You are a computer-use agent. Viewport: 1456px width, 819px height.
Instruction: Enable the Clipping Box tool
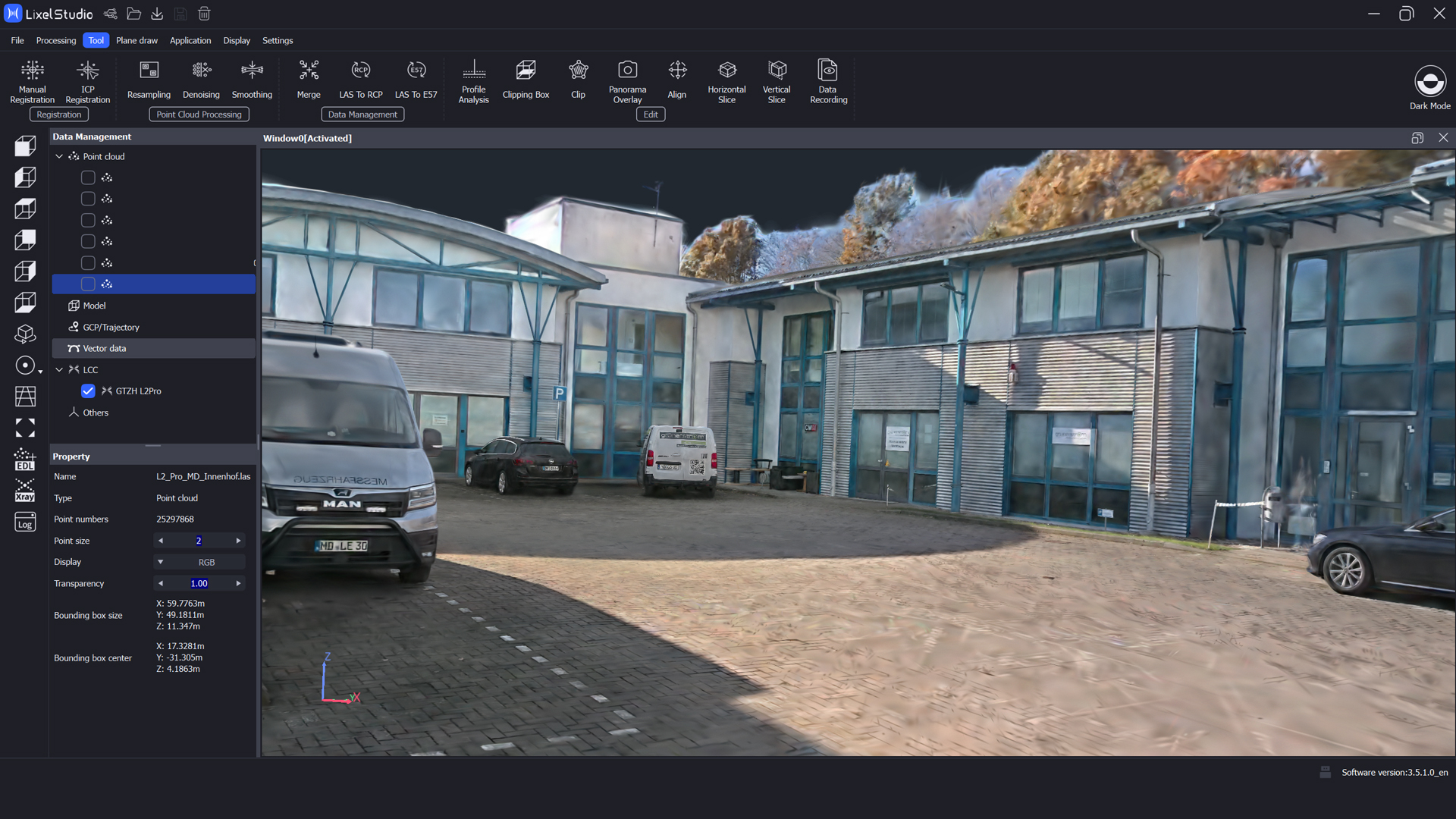[526, 79]
